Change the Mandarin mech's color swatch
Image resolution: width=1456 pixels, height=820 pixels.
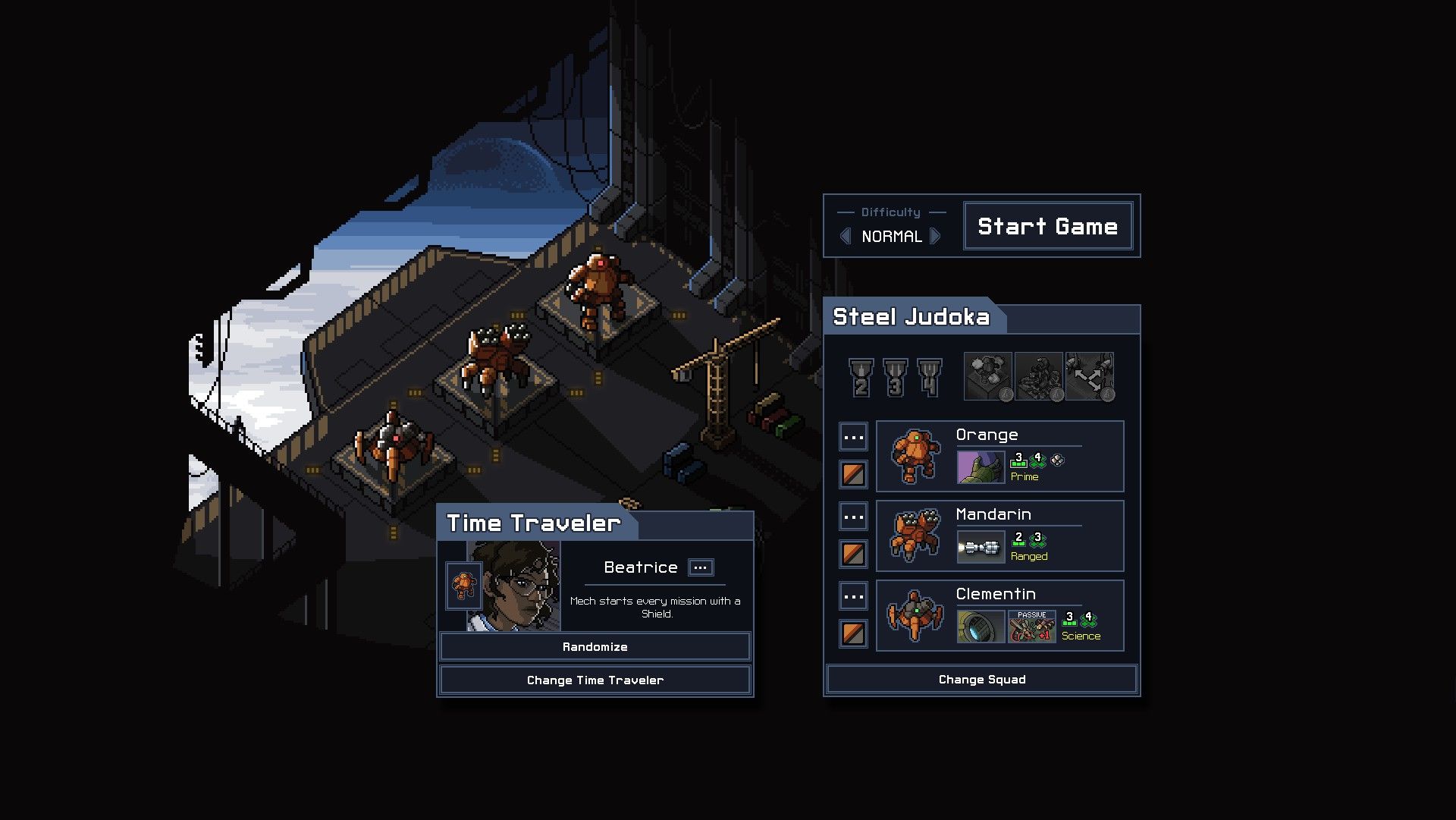click(853, 555)
